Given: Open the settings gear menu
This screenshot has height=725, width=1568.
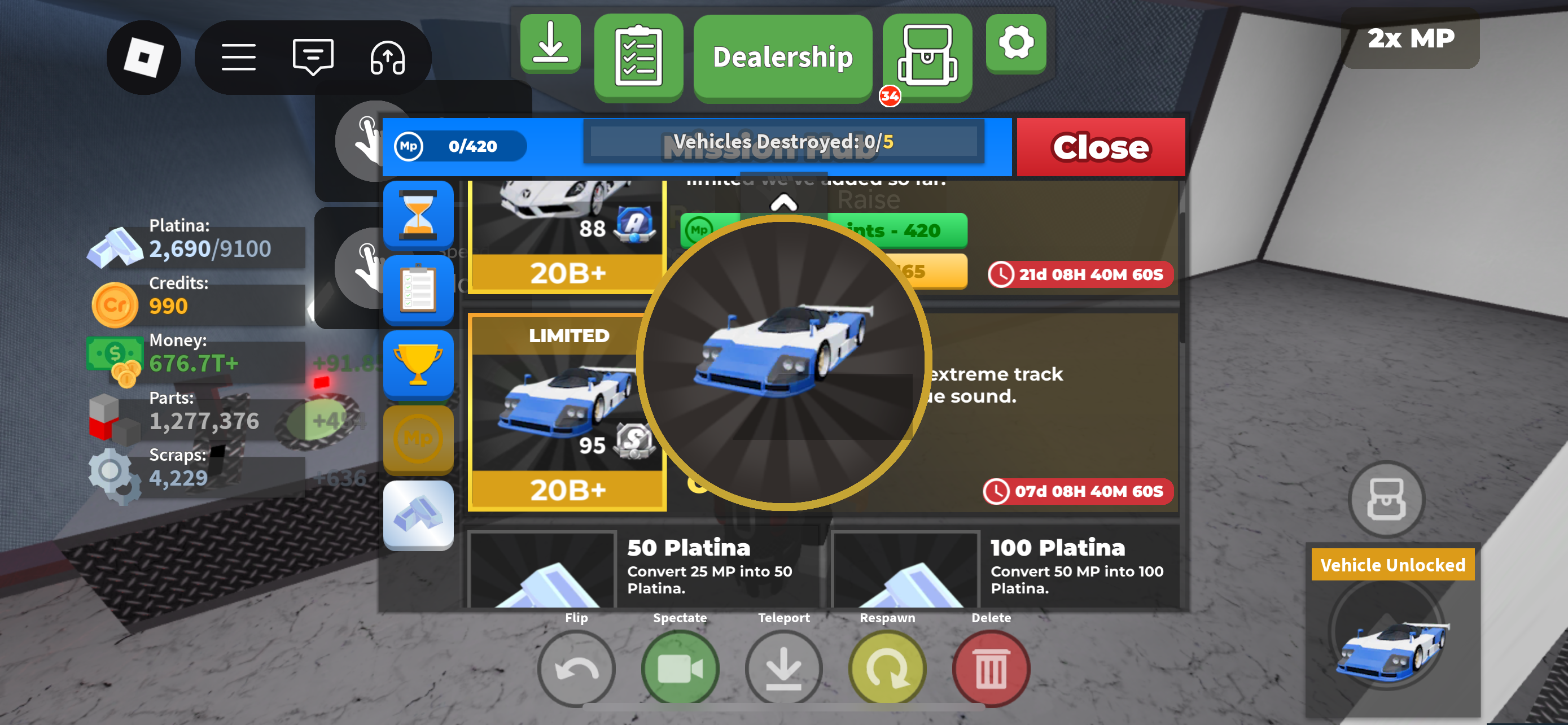Looking at the screenshot, I should coord(1015,43).
